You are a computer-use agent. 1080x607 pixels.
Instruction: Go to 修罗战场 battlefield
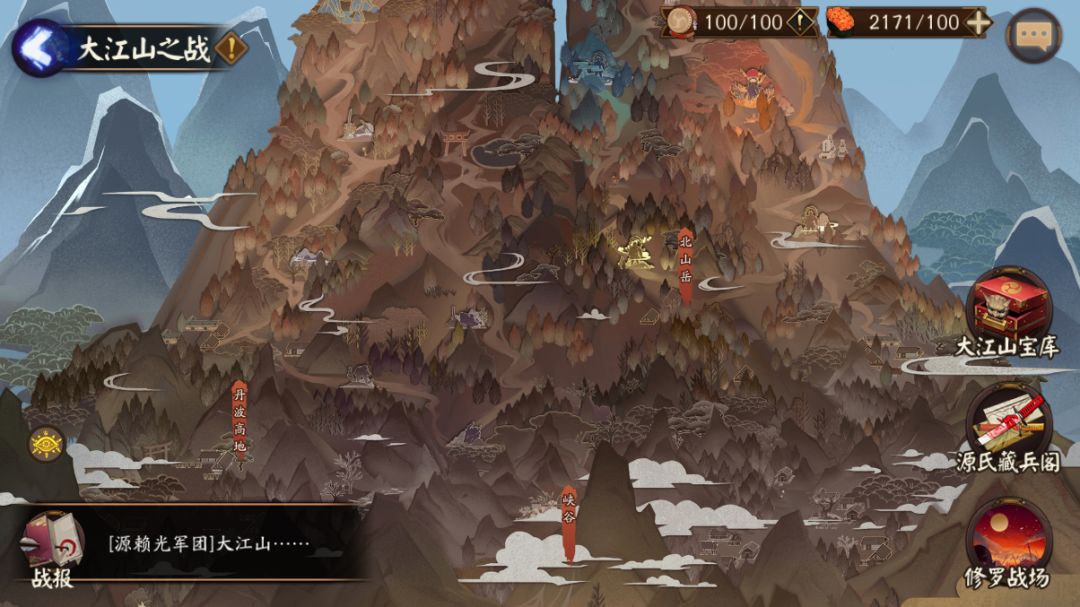[1008, 542]
